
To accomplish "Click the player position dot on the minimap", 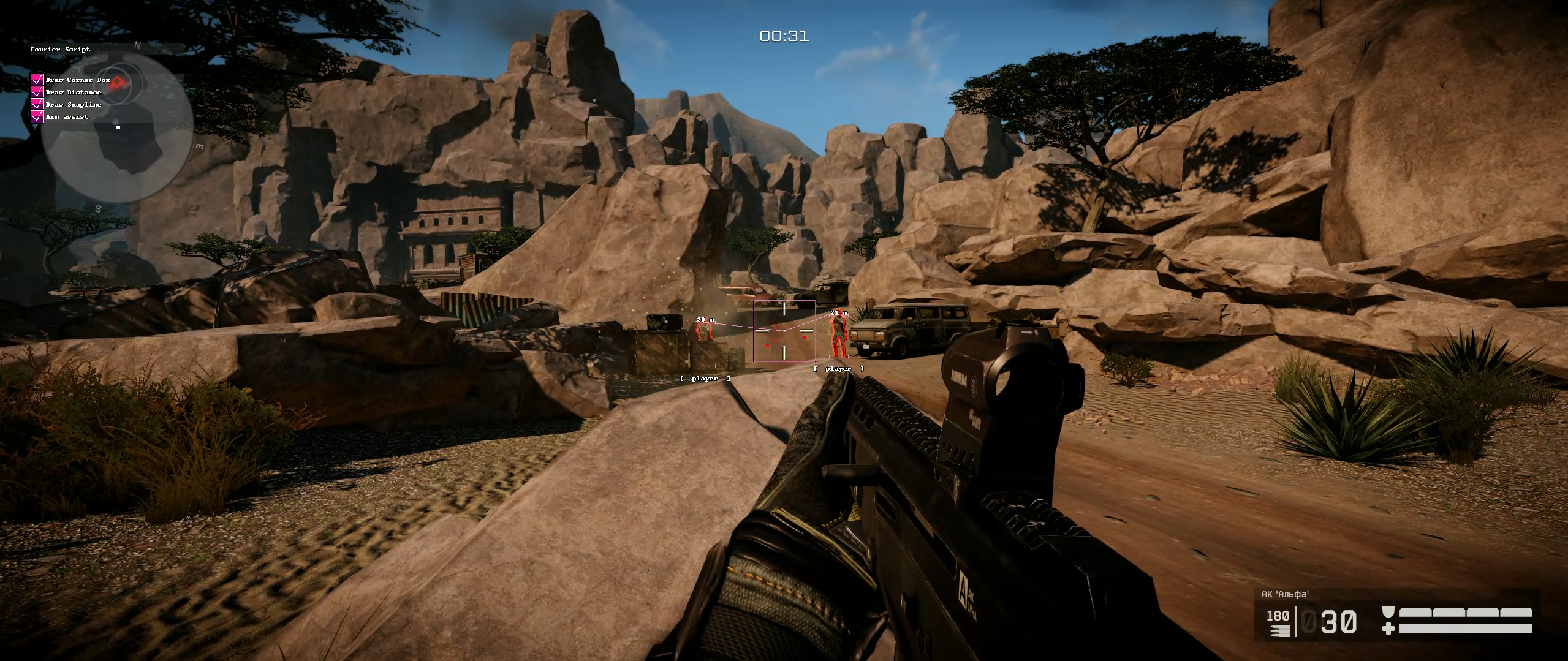I will pos(118,127).
